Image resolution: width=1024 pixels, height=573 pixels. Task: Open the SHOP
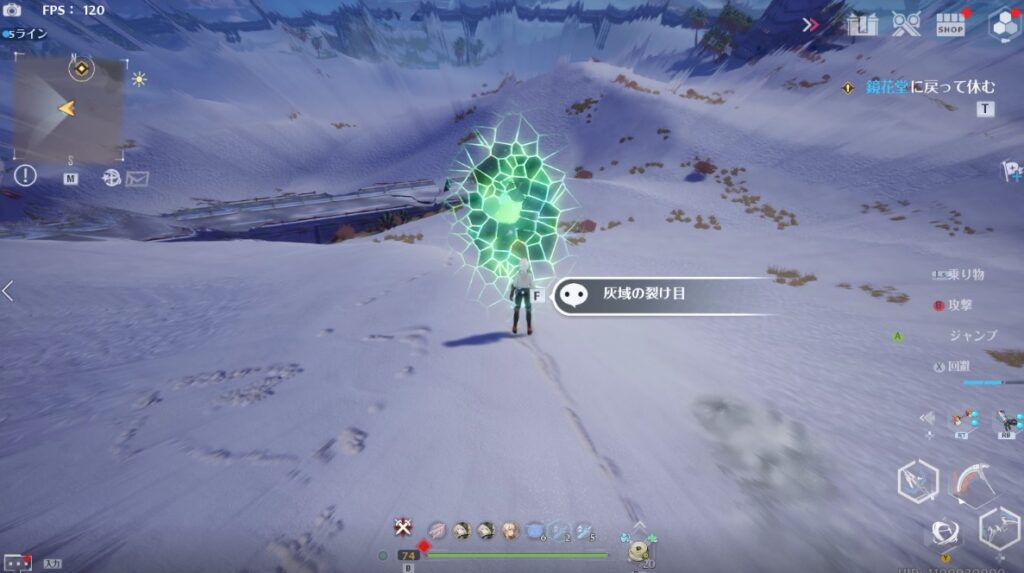(x=951, y=25)
